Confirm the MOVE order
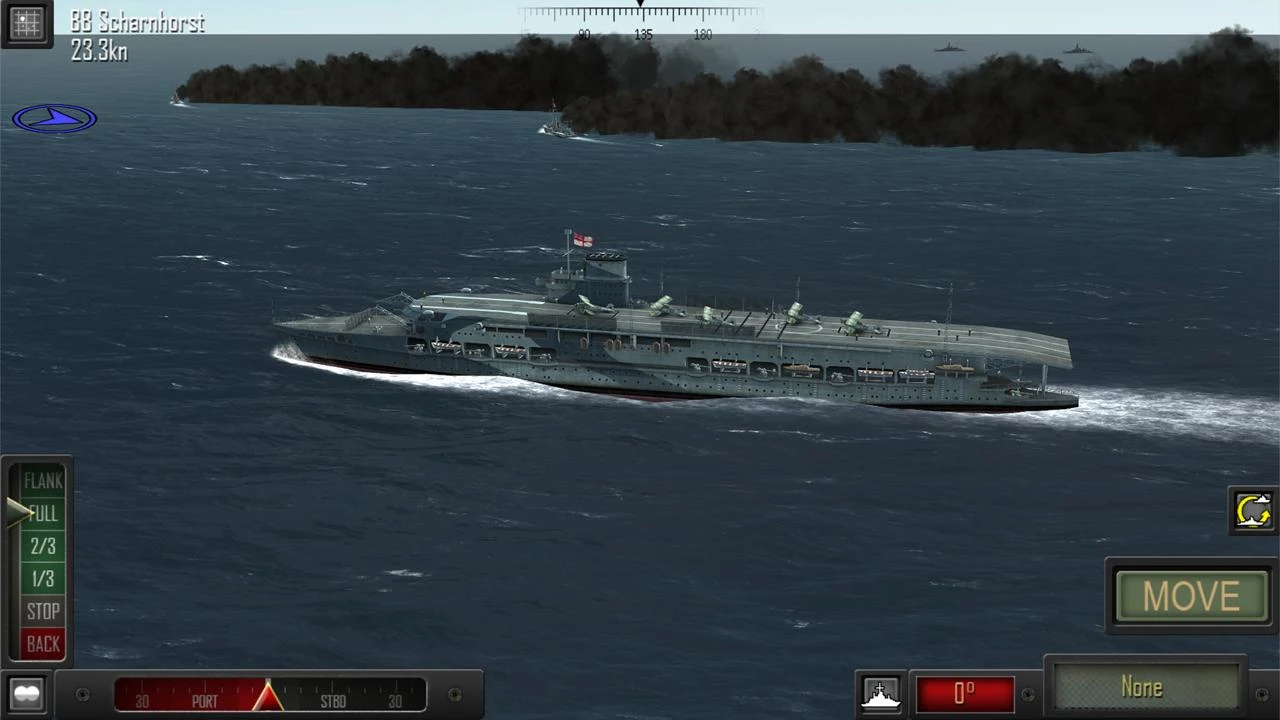The image size is (1280, 720). (1191, 597)
